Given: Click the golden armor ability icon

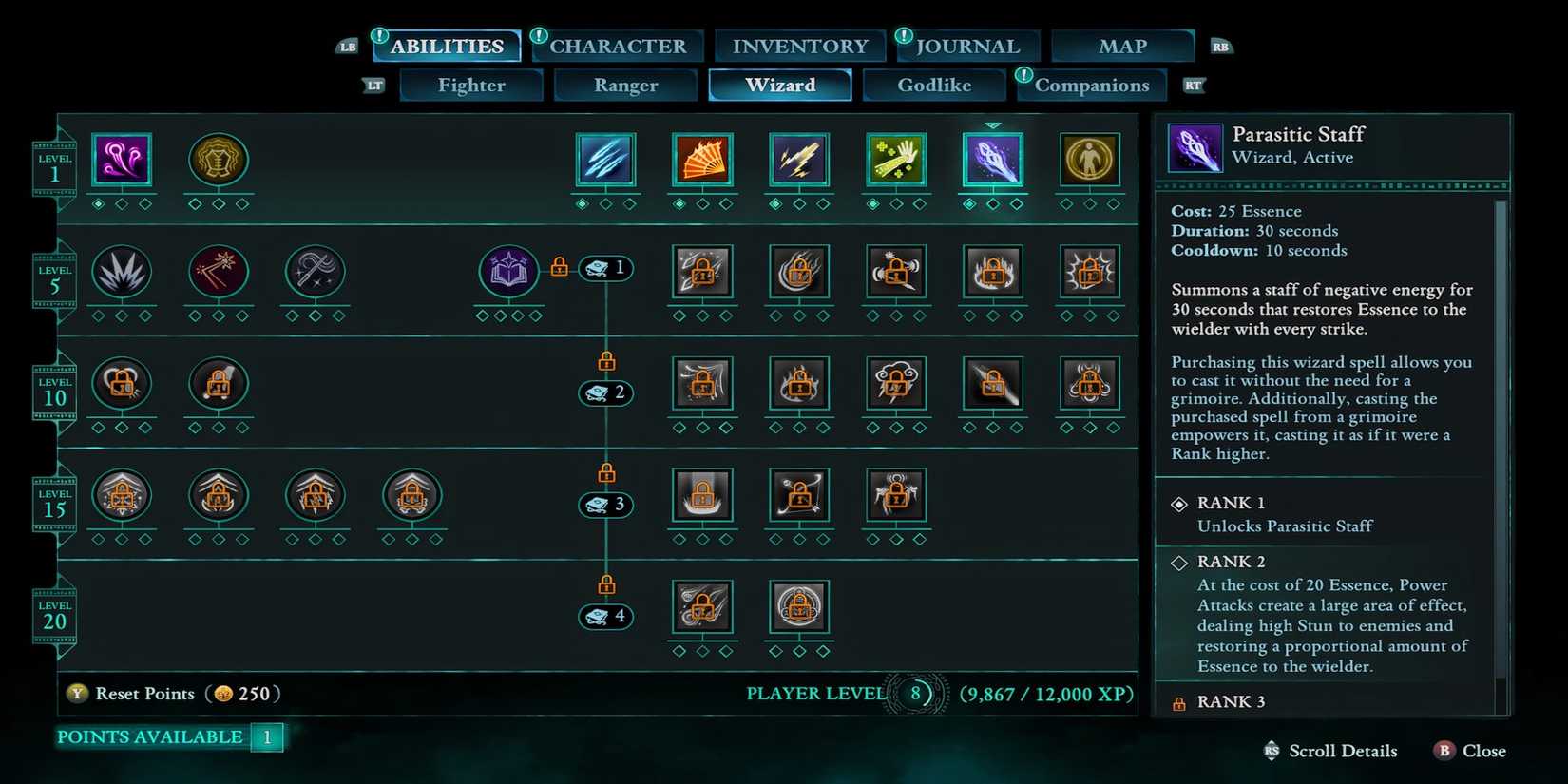Looking at the screenshot, I should tap(218, 160).
